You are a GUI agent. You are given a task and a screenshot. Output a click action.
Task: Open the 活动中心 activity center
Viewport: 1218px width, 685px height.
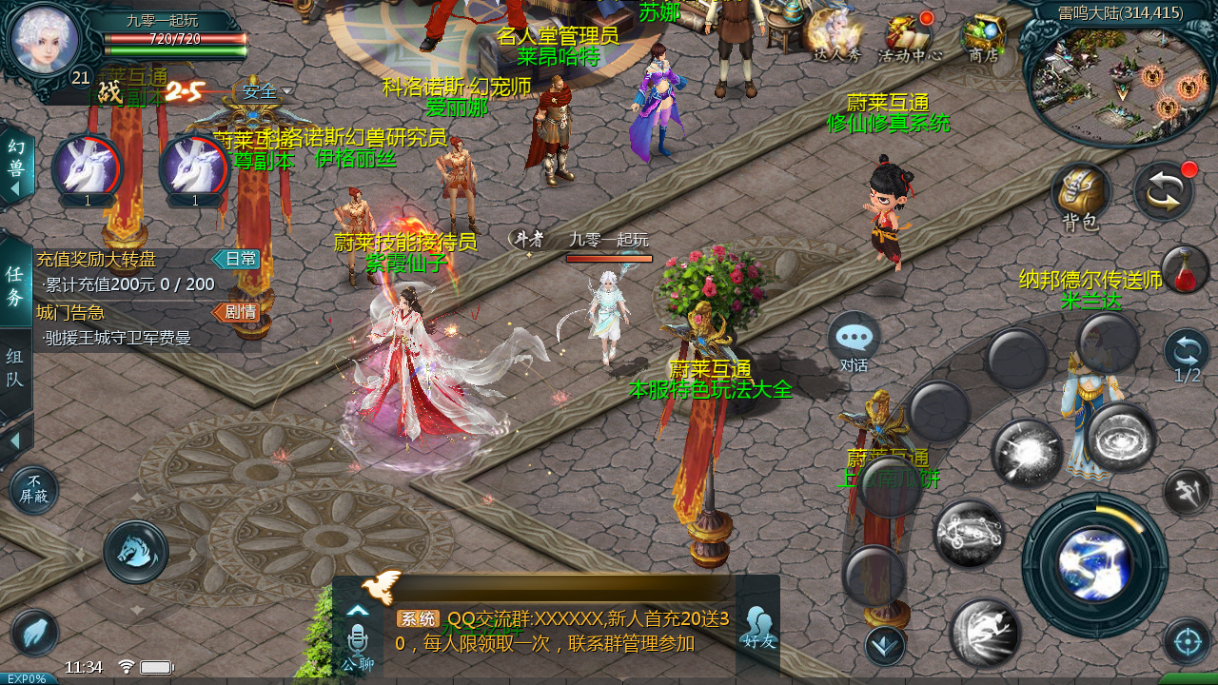pyautogui.click(x=909, y=37)
